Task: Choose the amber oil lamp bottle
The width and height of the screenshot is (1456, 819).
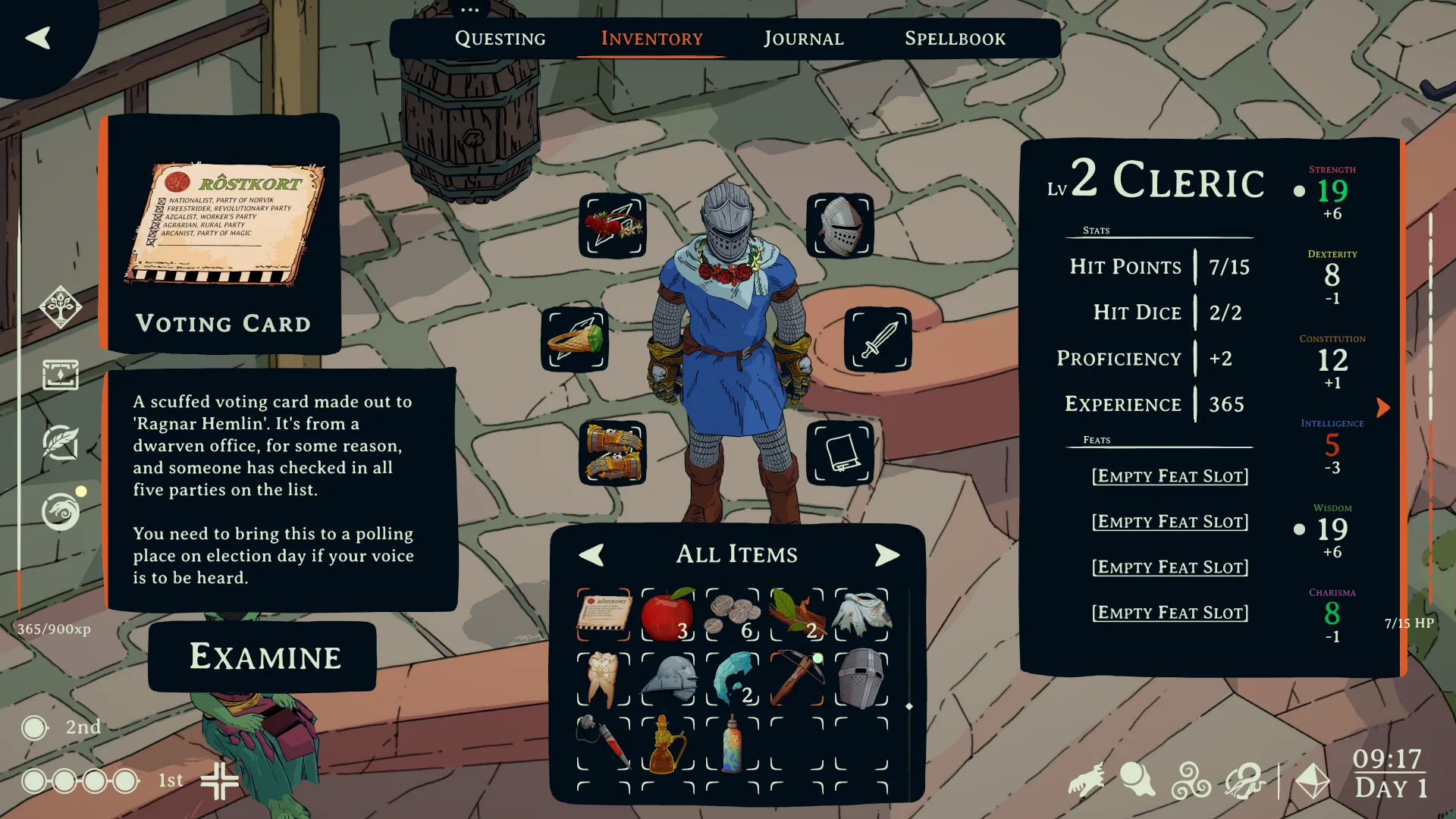Action: click(667, 743)
